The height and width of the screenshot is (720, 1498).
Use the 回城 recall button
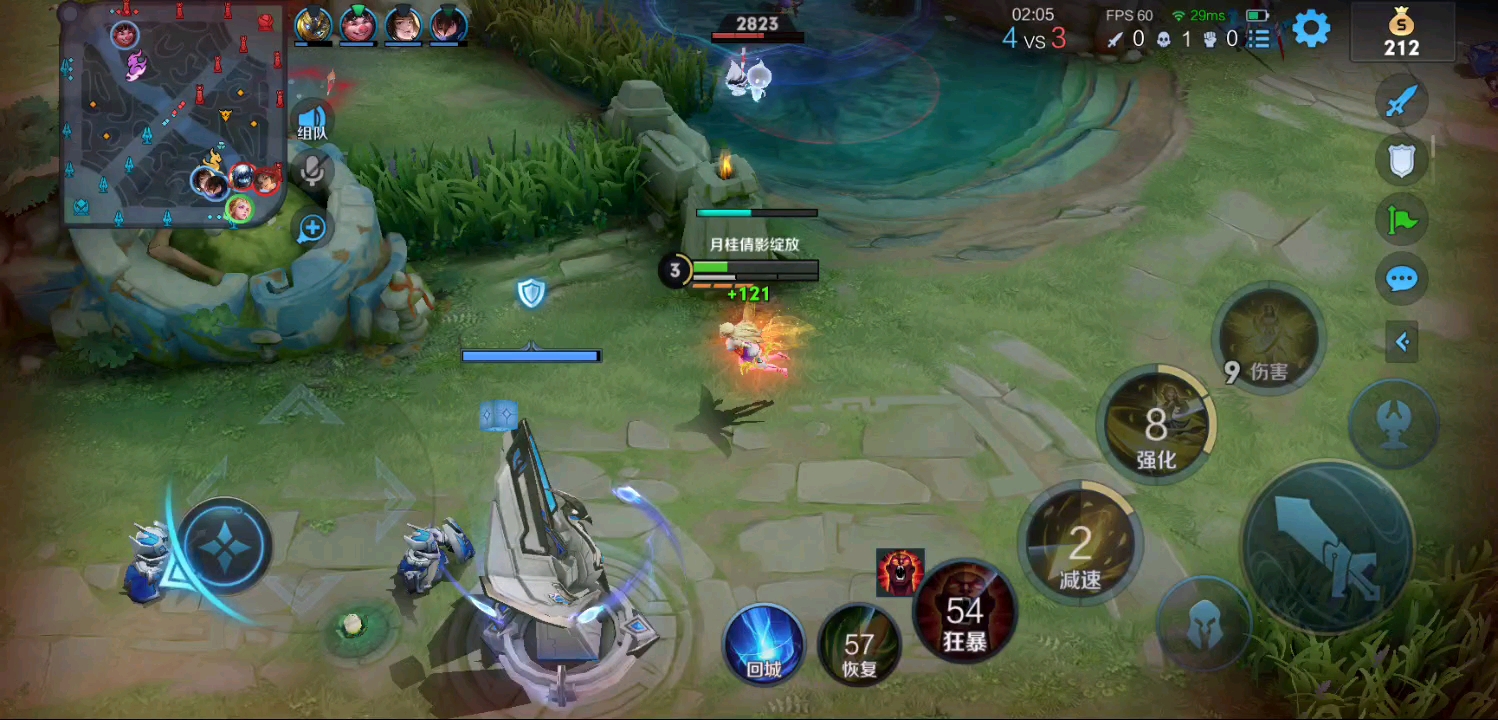tap(764, 644)
